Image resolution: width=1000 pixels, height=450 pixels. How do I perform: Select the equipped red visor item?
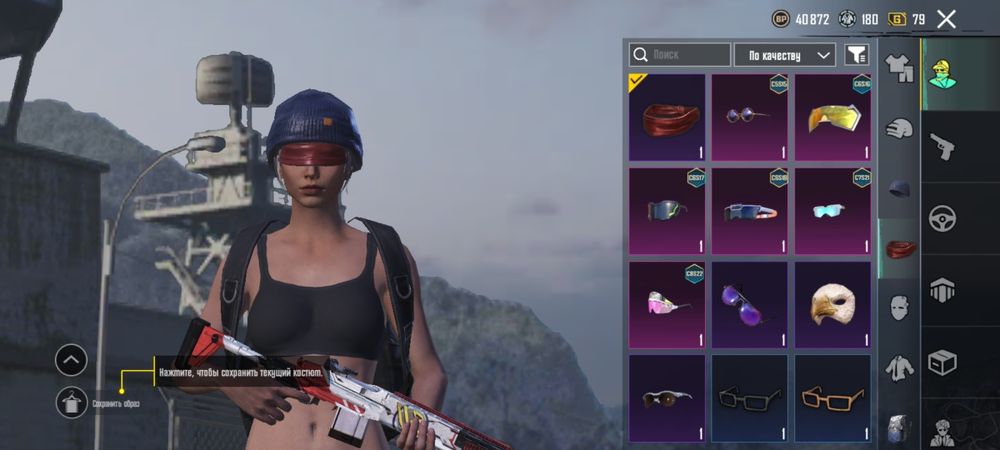tap(667, 117)
